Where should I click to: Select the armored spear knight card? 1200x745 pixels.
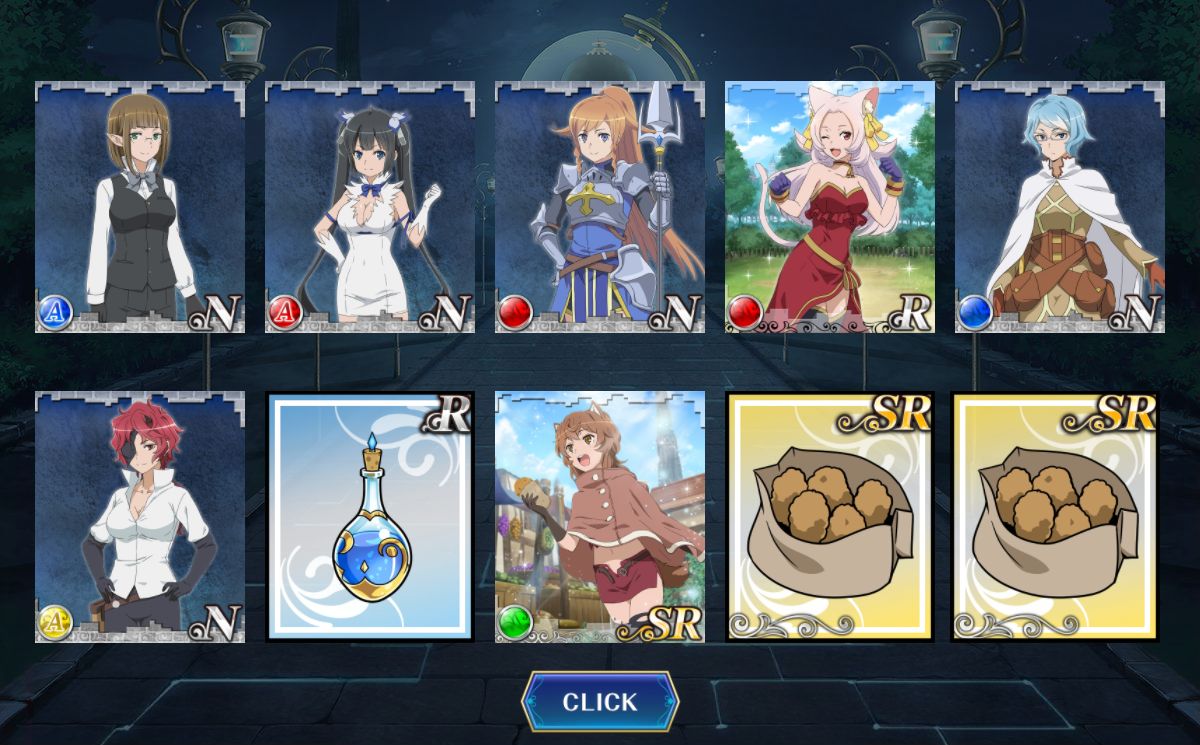(600, 207)
